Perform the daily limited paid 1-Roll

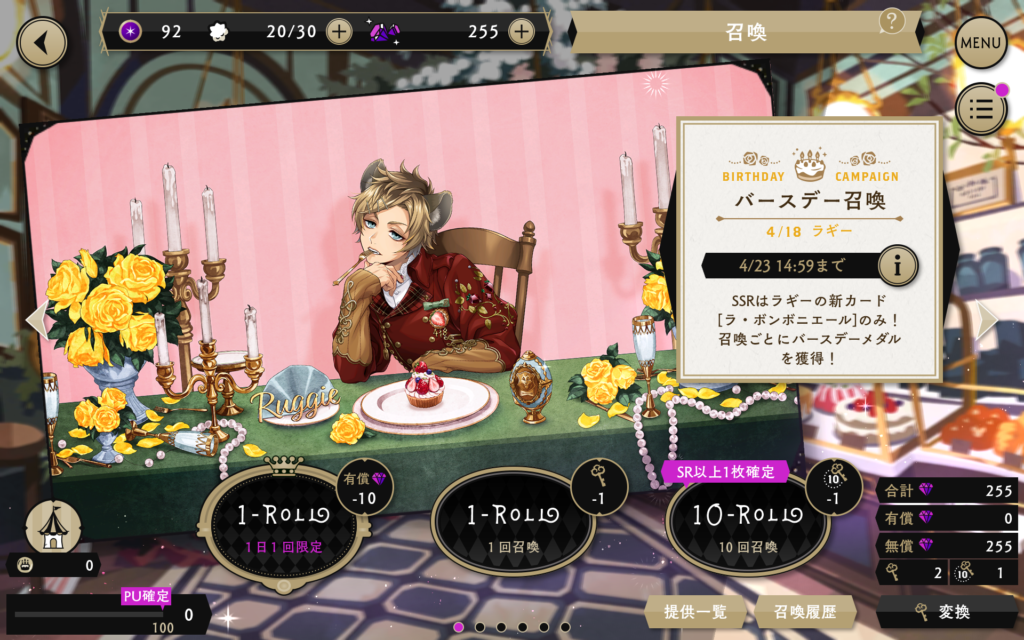coord(281,523)
